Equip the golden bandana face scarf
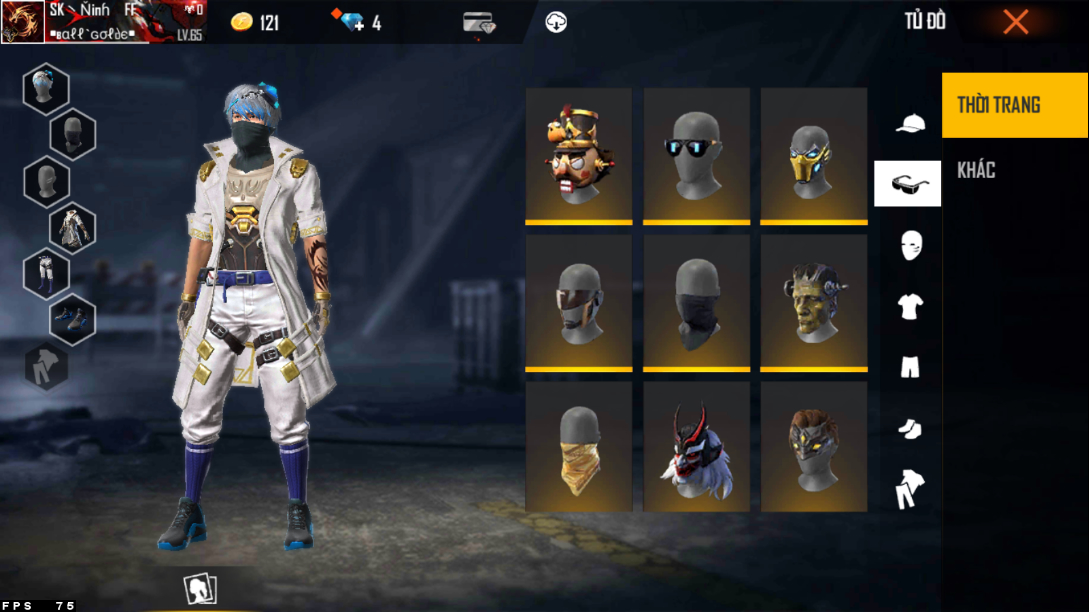The image size is (1089, 612). 578,447
